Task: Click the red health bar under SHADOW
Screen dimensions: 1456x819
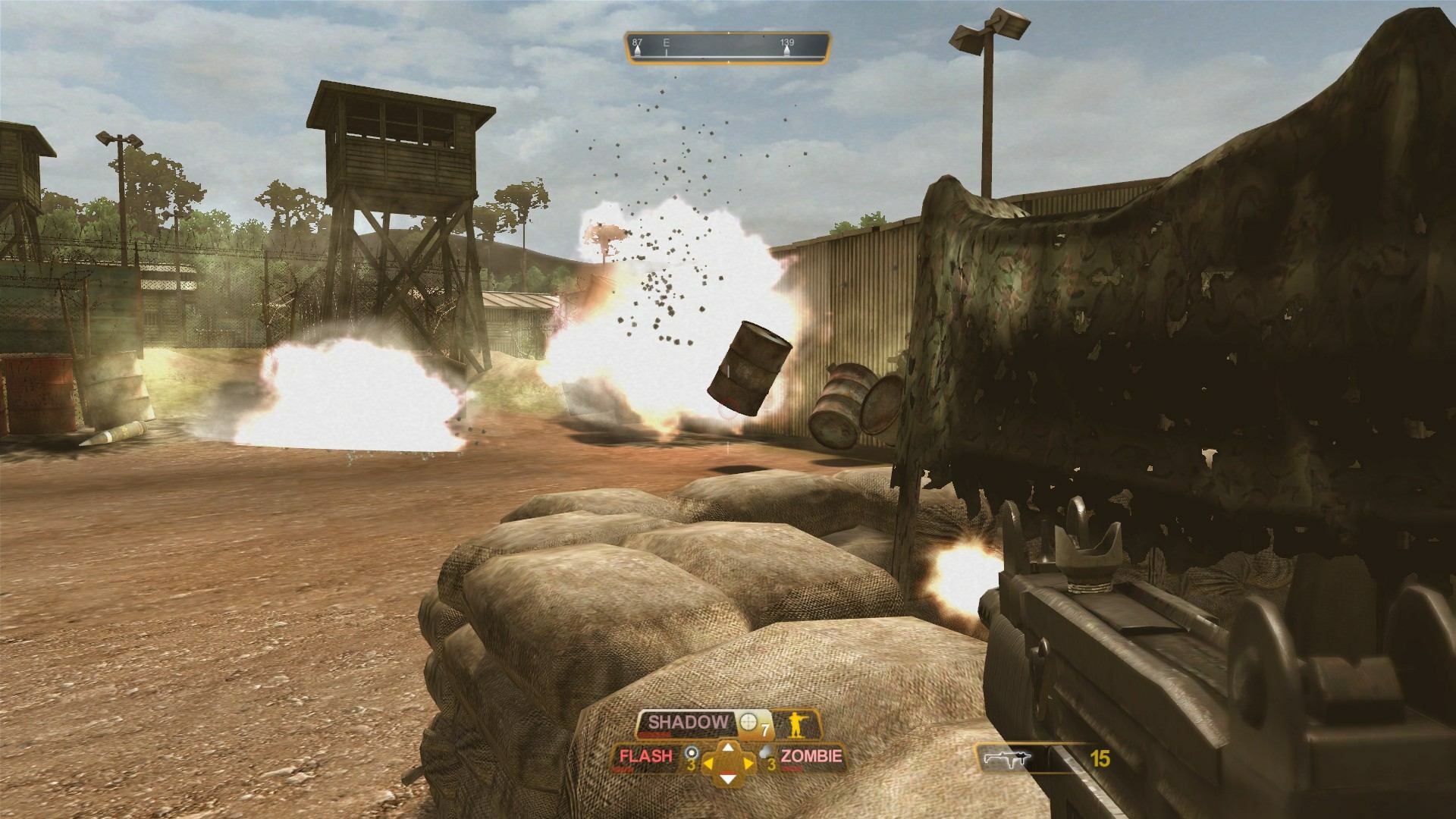Action: coord(654,733)
